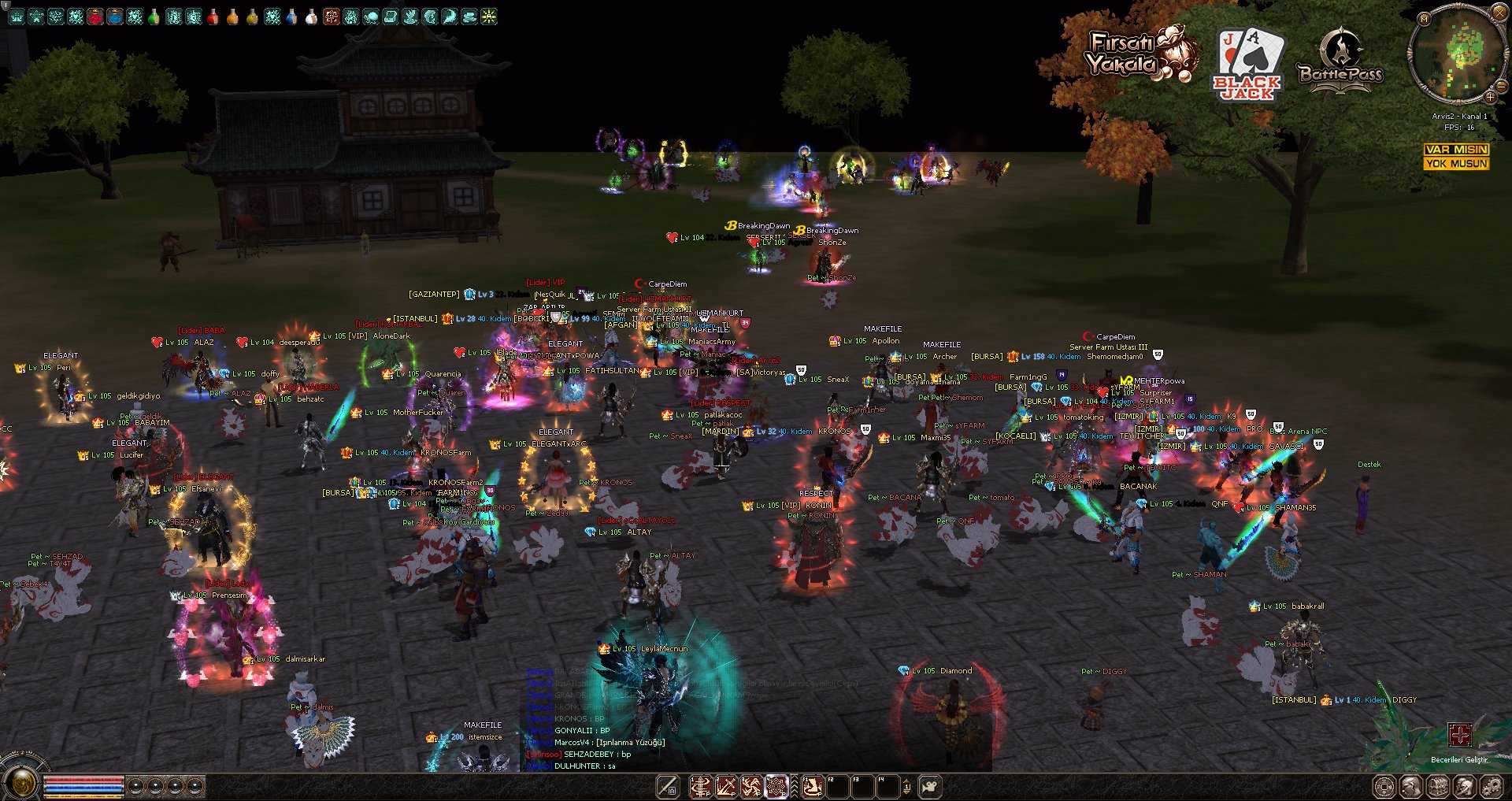Zoom out the minimap with the minus button
This screenshot has width=1512, height=801.
(1501, 87)
